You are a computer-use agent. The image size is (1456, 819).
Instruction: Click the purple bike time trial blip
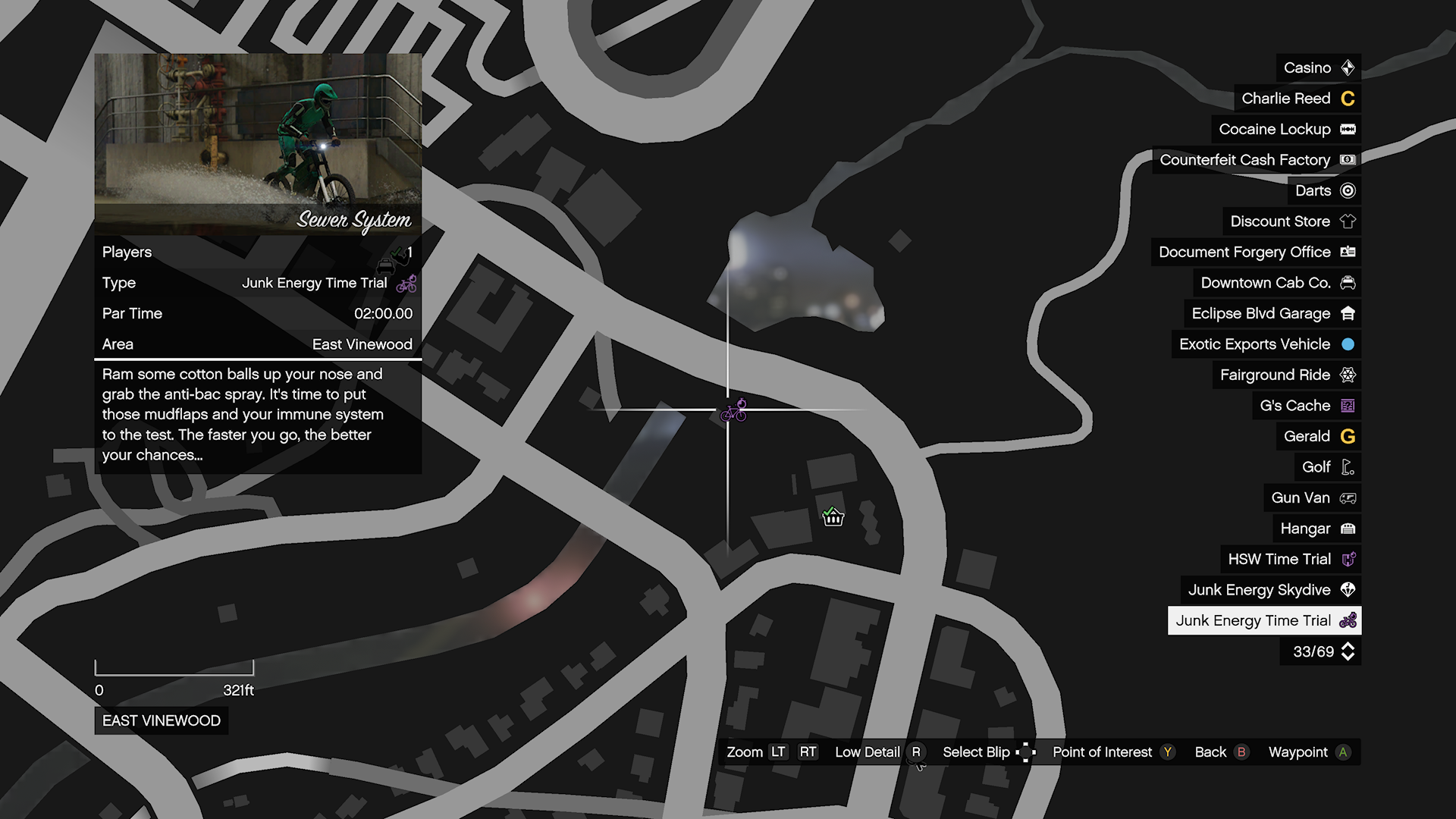[x=734, y=411]
